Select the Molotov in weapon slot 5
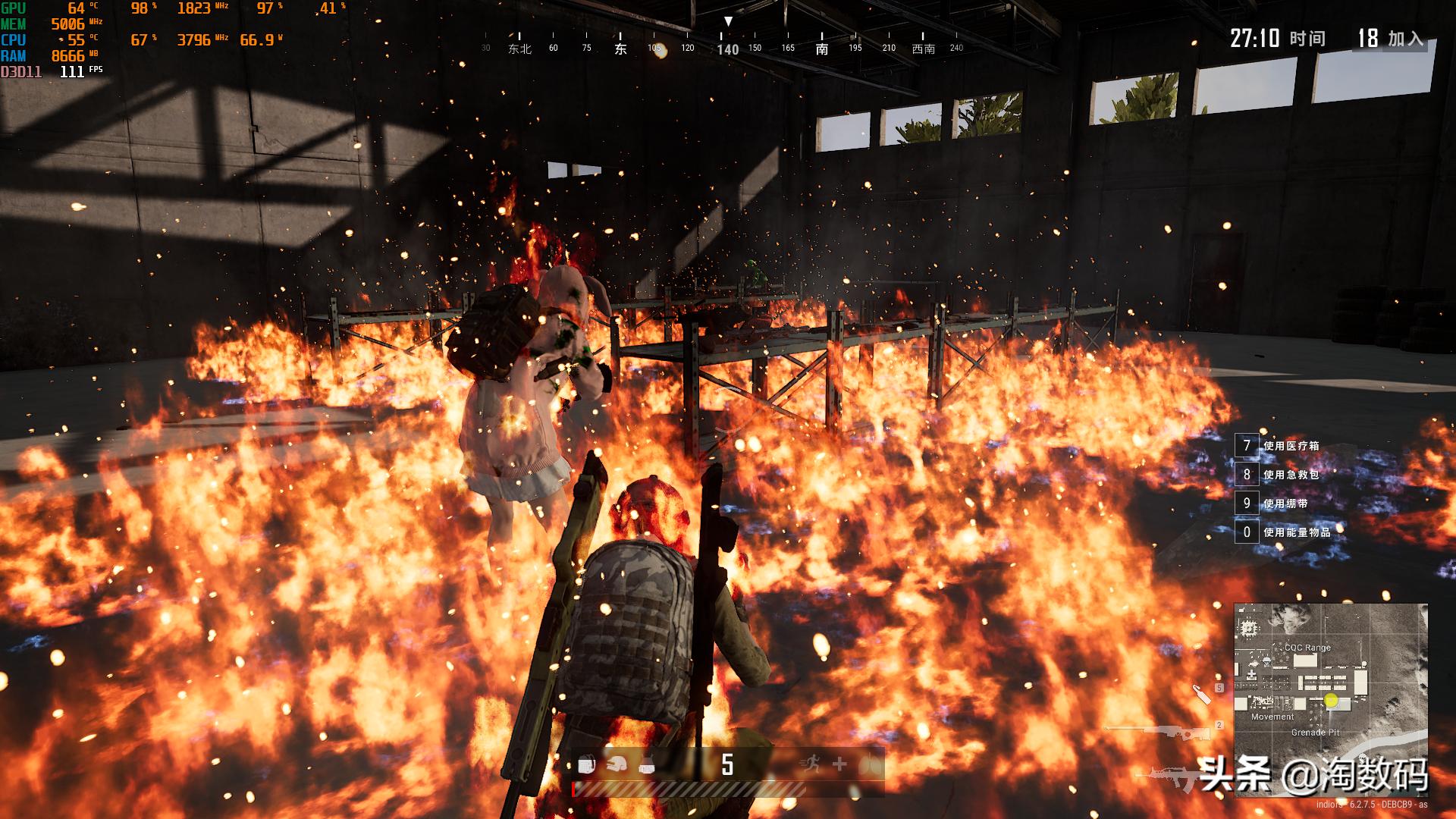Screen dimensions: 1456x819 pos(1202,695)
